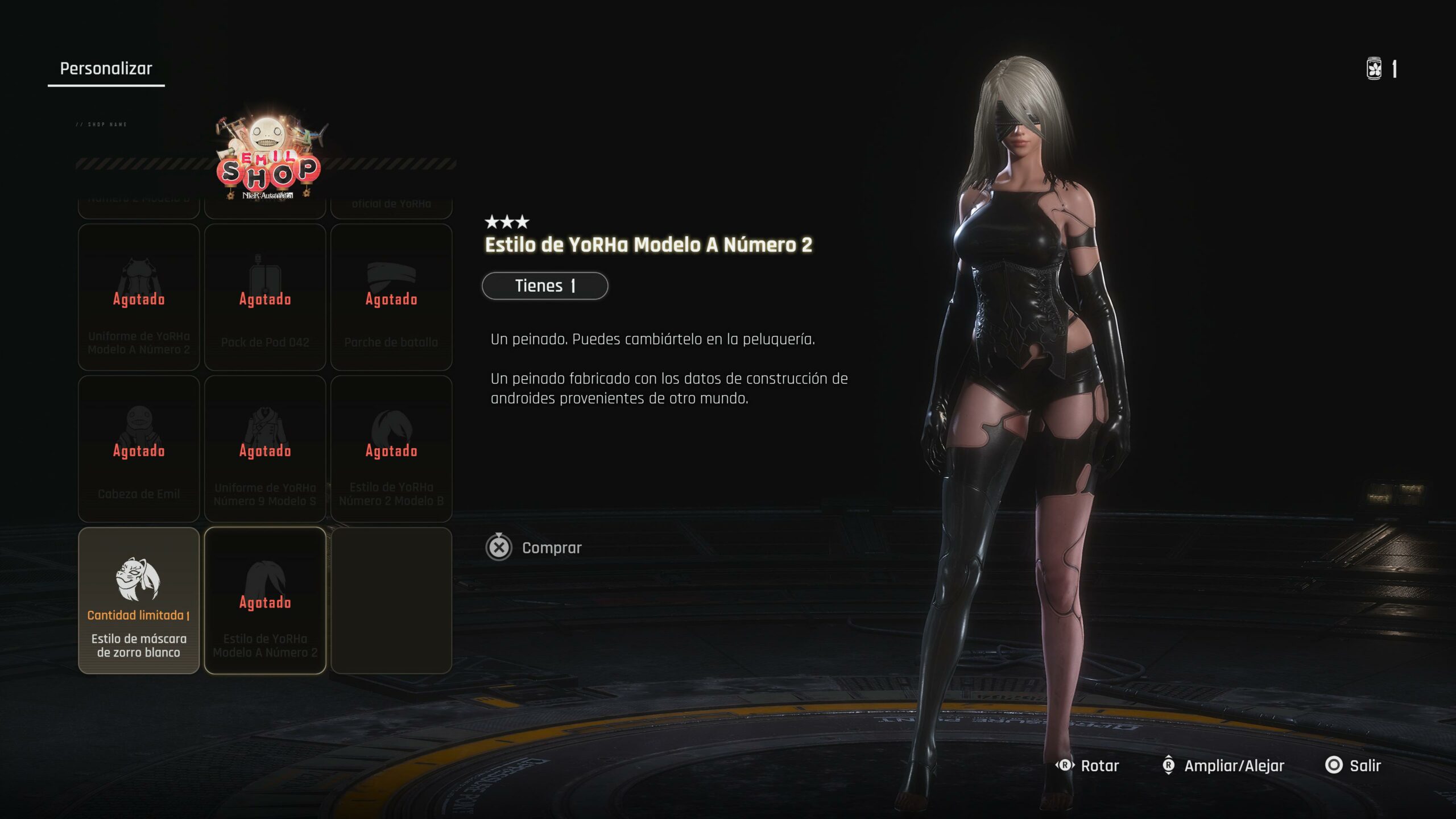1456x819 pixels.
Task: Select Uniforme de YoRHa Número 9 Modelo S
Action: point(265,449)
